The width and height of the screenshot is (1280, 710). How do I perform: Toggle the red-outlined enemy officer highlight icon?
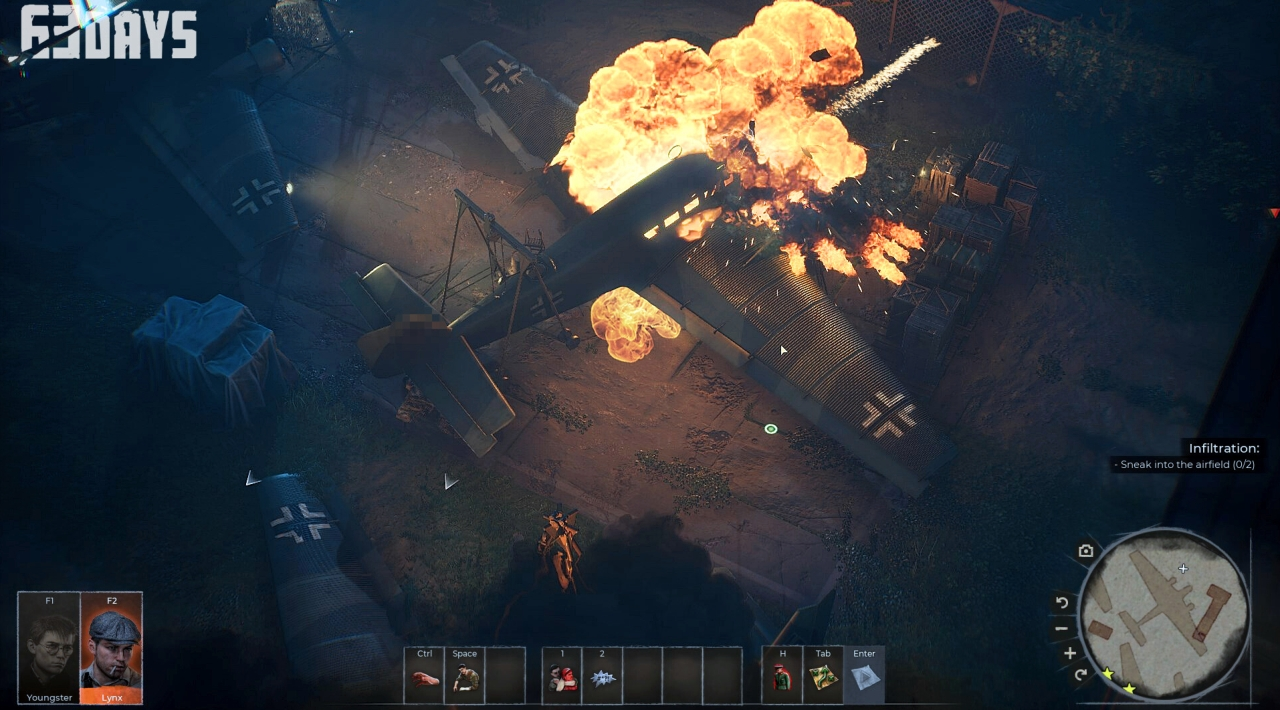(782, 676)
